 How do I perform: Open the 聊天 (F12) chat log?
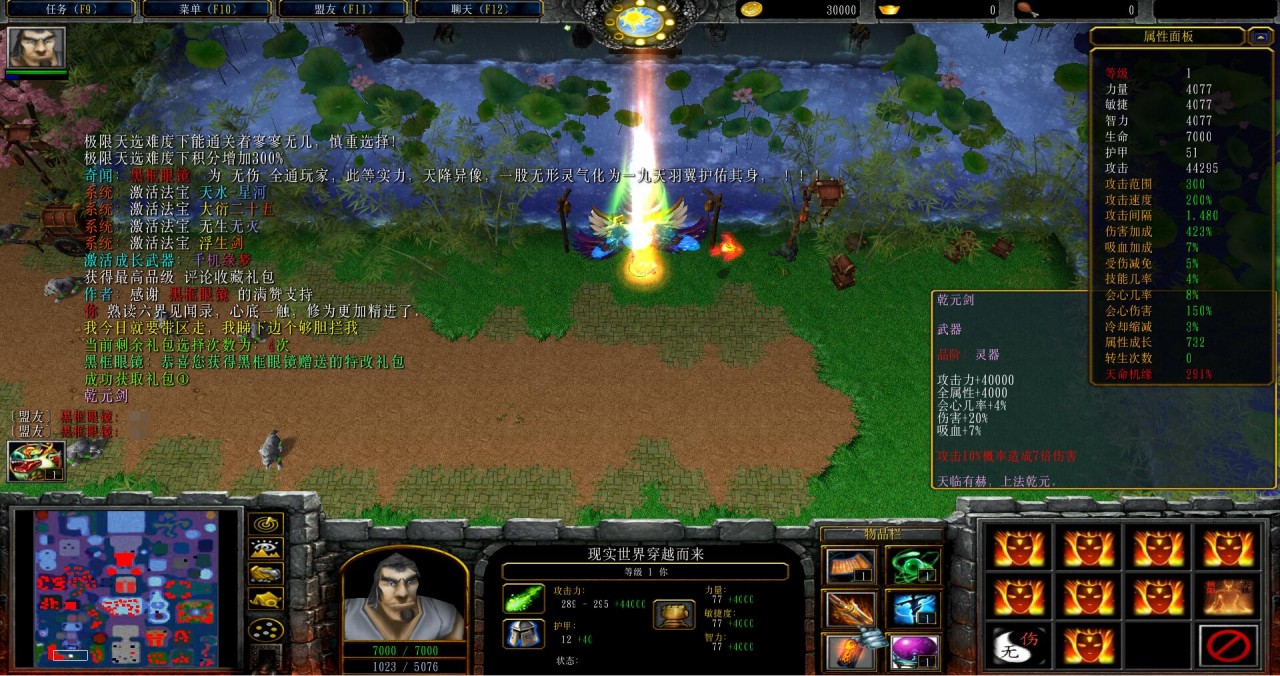(x=477, y=10)
